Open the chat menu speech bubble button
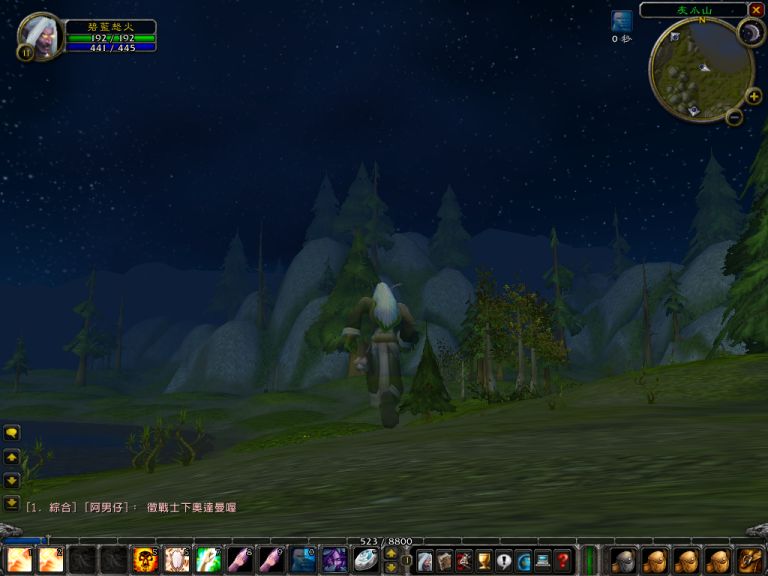This screenshot has width=768, height=576. tap(12, 433)
